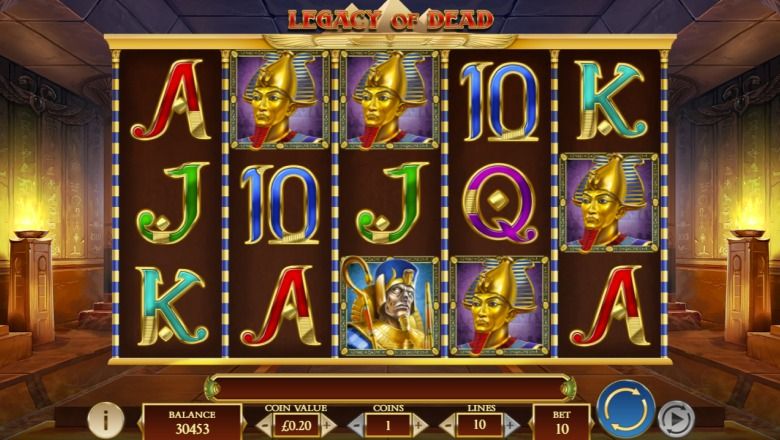Start autoplay with the grey play button
Image resolution: width=780 pixels, height=440 pixels.
click(x=677, y=418)
